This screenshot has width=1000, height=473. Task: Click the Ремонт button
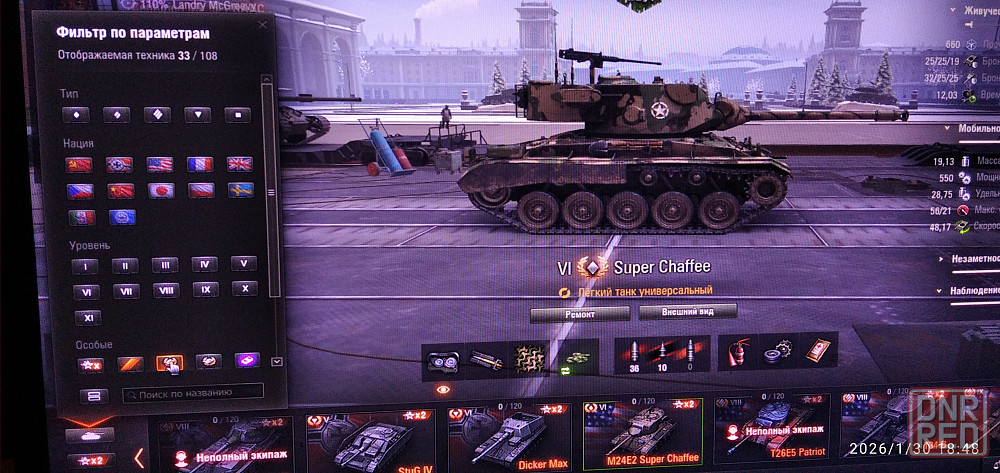(580, 313)
